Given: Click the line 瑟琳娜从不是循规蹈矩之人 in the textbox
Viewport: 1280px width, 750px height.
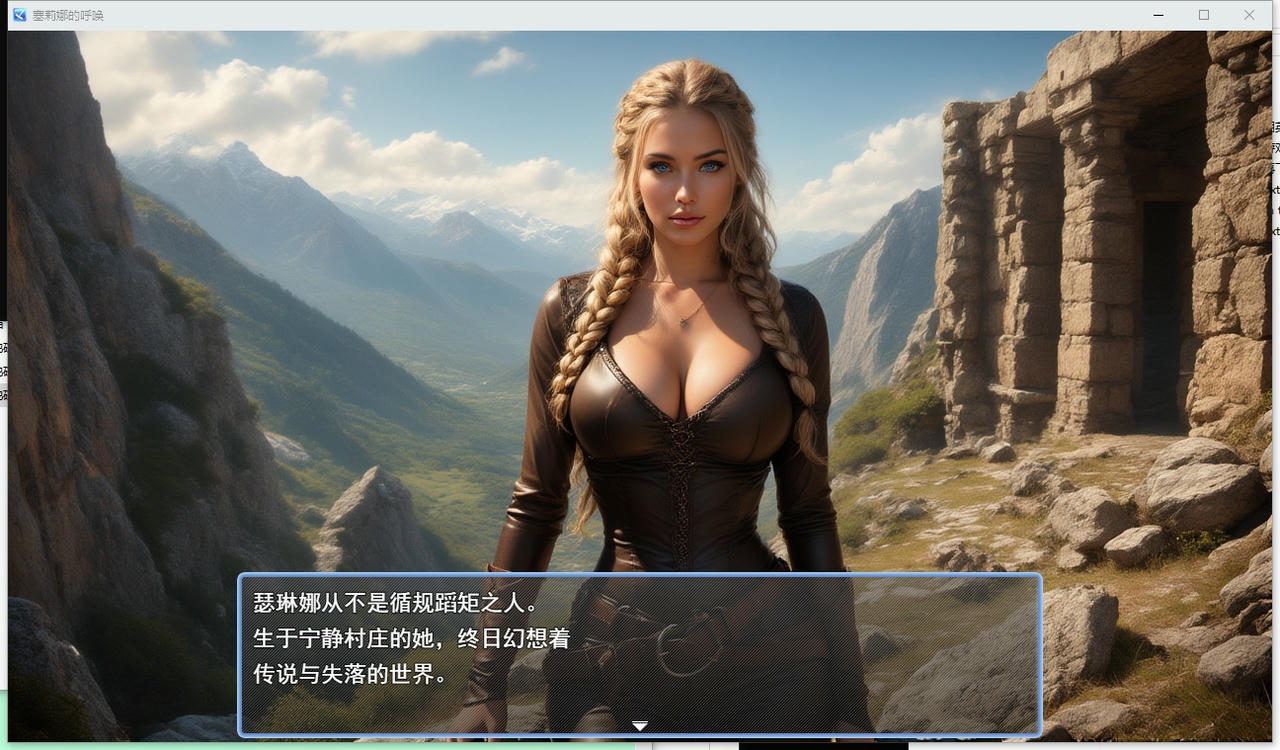Looking at the screenshot, I should 390,600.
